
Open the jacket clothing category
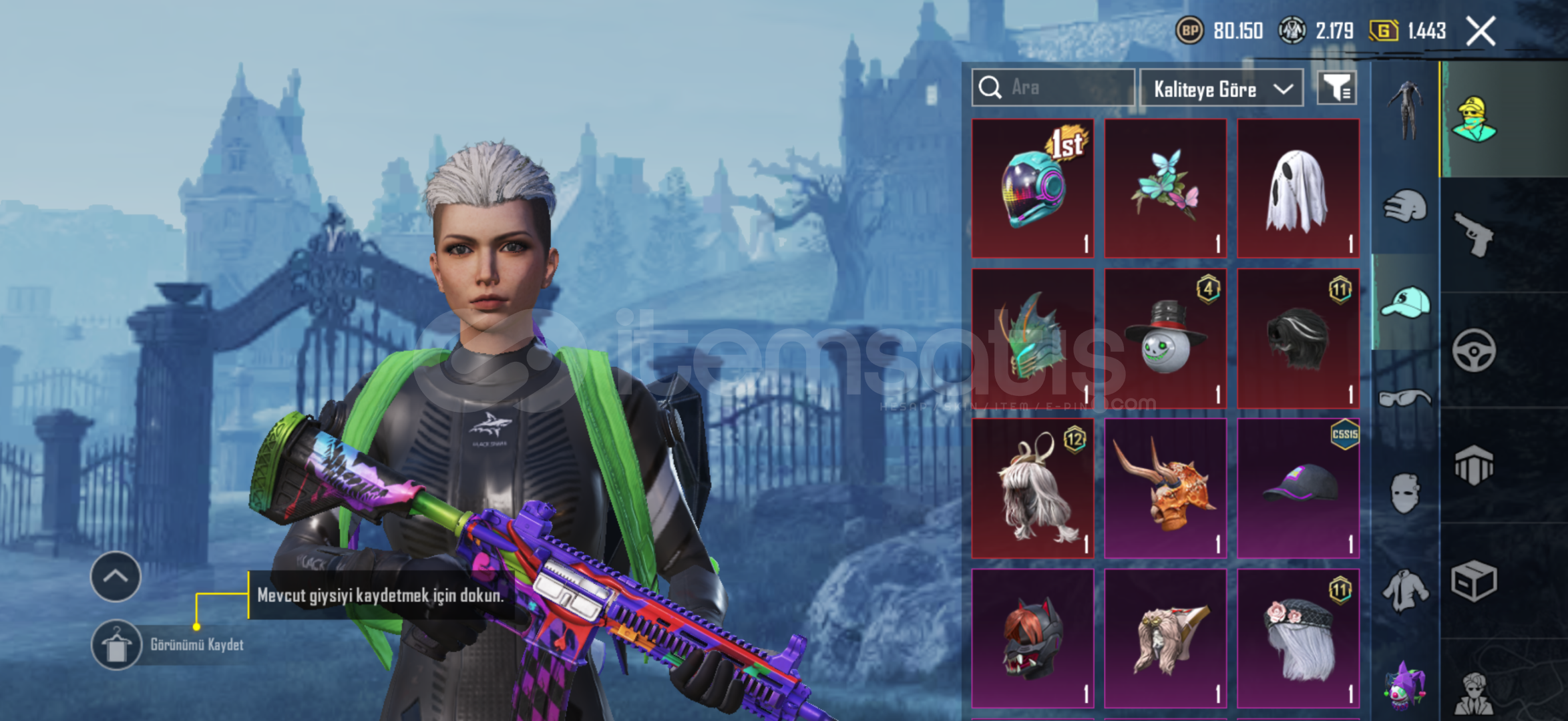[x=1405, y=590]
